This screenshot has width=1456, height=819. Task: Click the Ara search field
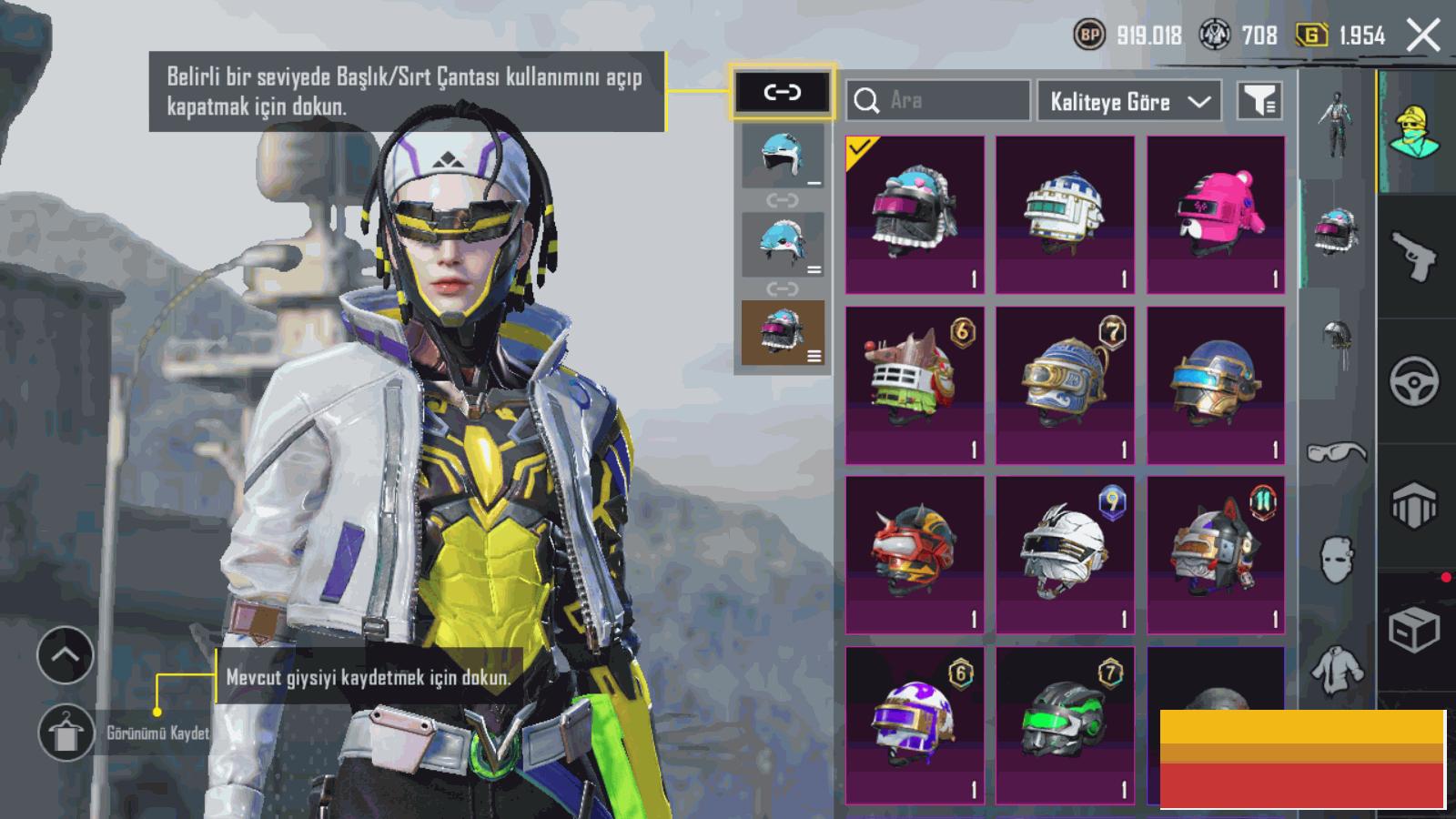937,100
